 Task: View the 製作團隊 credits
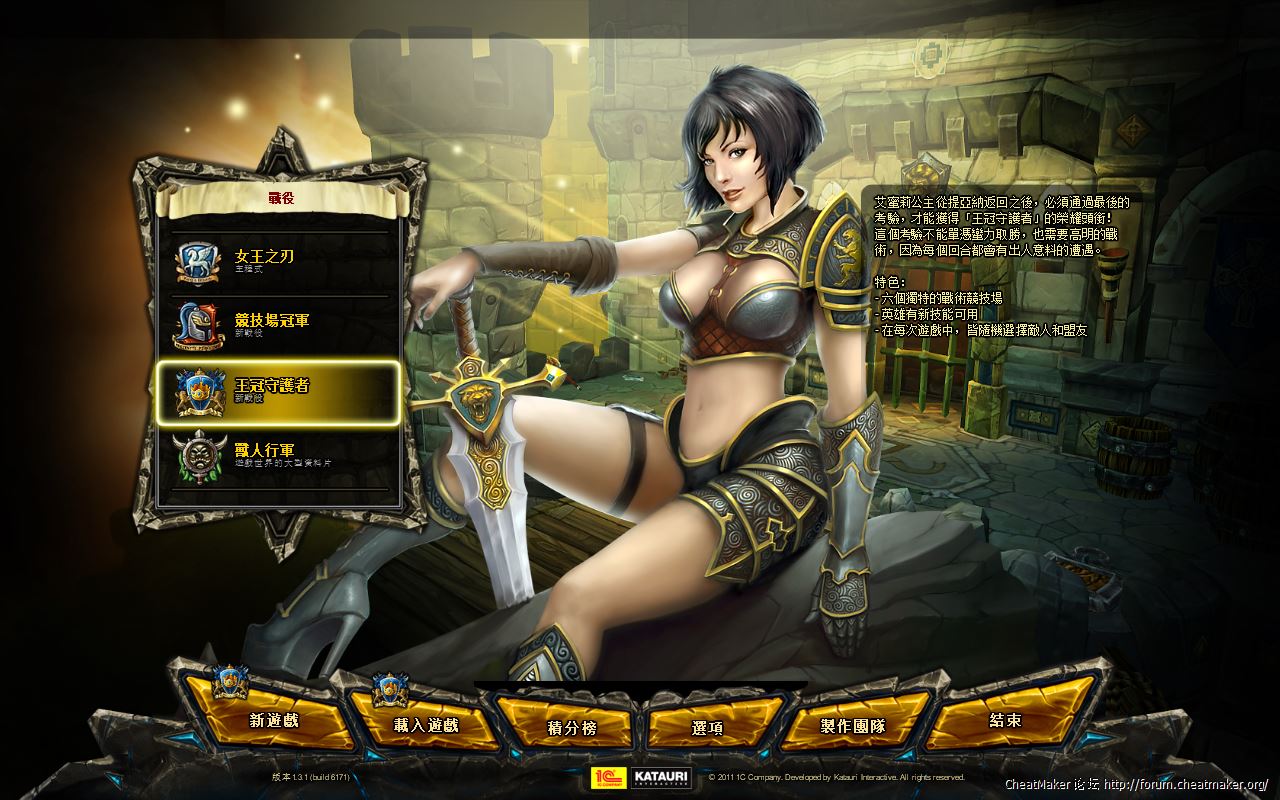point(853,726)
